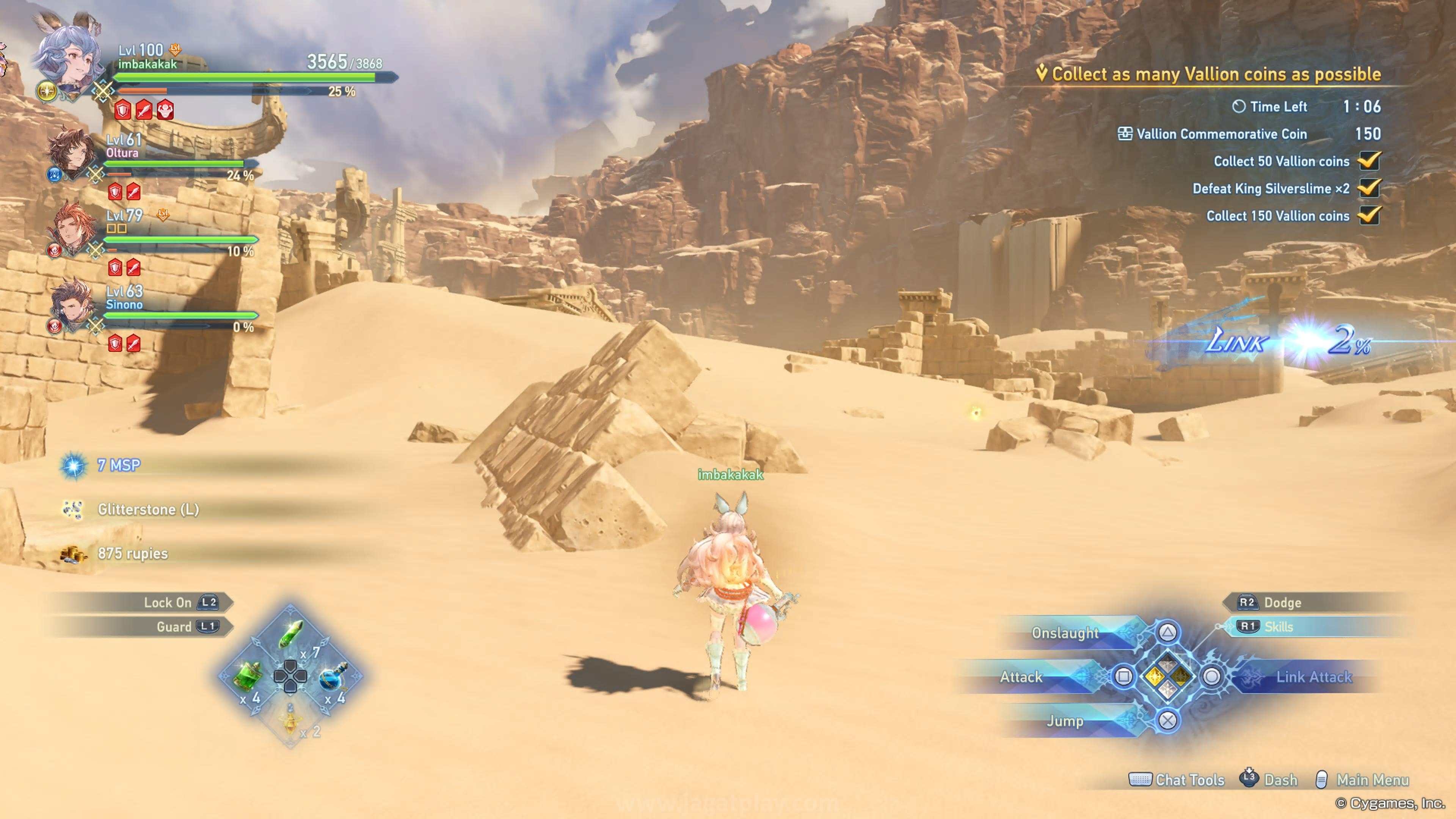1456x819 pixels.
Task: Choose the Jump action label
Action: (x=1065, y=721)
